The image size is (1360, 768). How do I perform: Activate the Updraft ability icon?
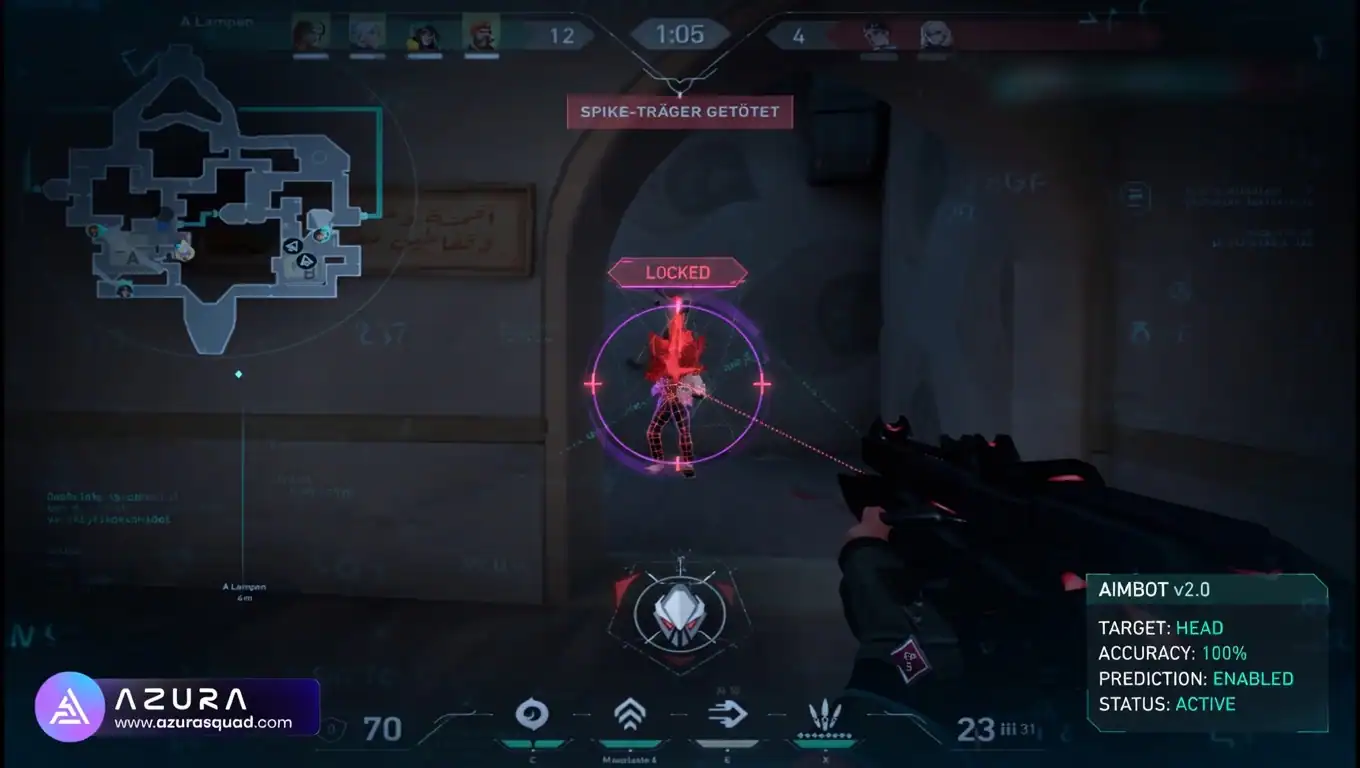click(628, 712)
